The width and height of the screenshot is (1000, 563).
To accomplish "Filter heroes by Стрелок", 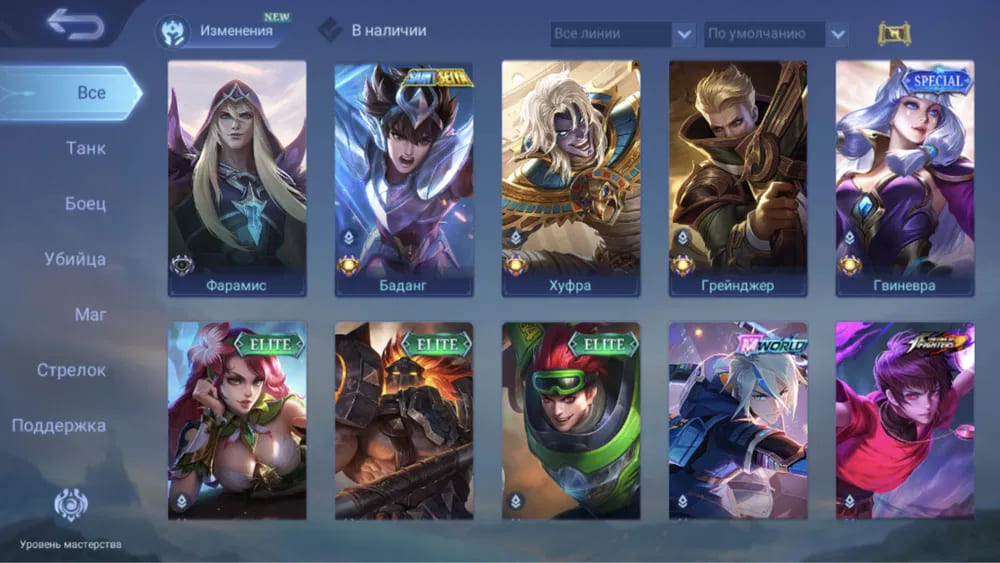I will (71, 370).
